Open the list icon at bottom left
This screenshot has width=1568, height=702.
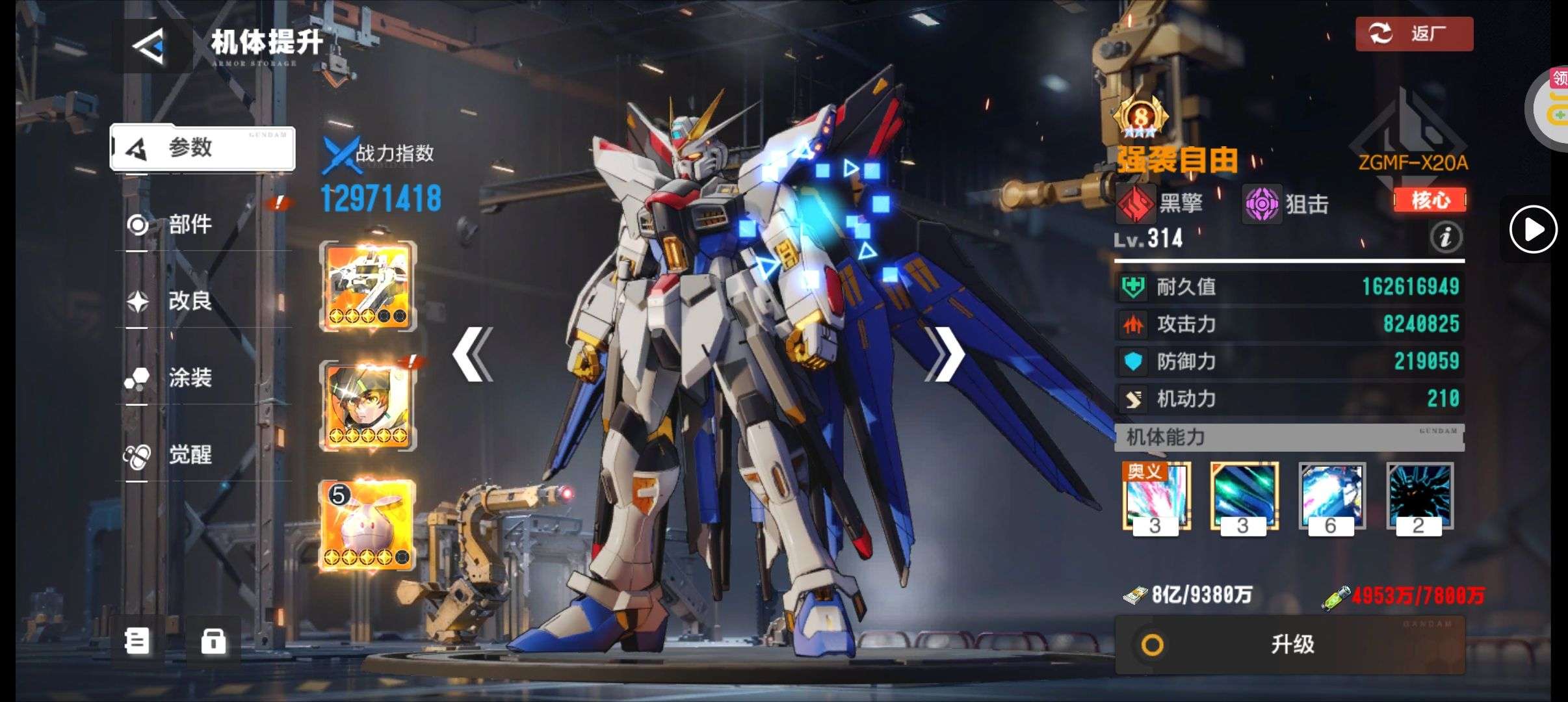(x=137, y=642)
